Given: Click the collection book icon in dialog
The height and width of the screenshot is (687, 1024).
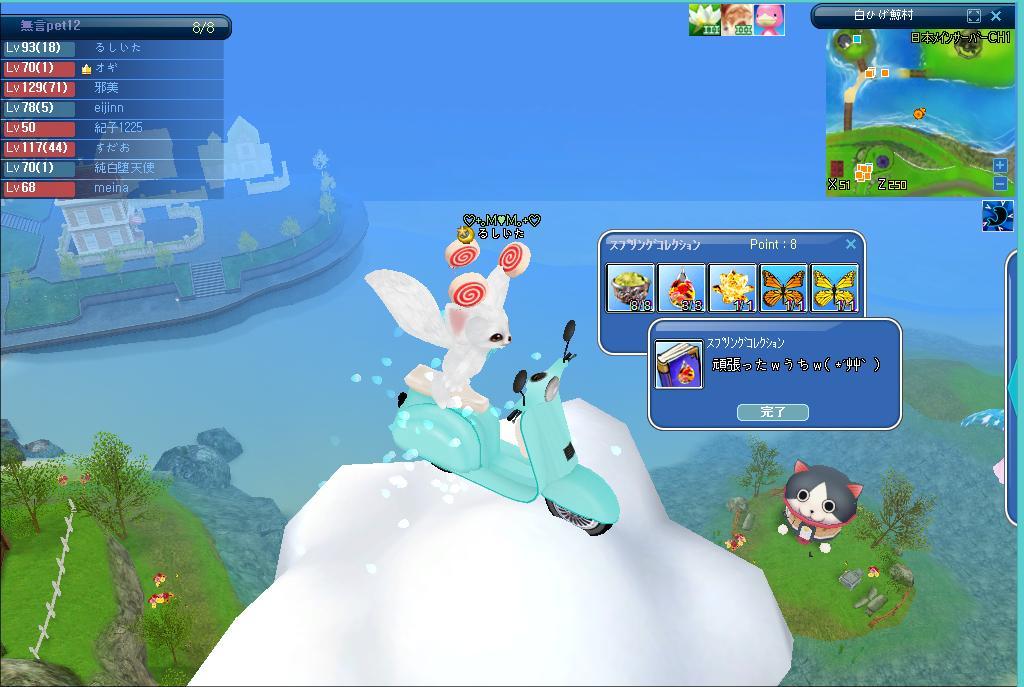Looking at the screenshot, I should click(x=678, y=364).
